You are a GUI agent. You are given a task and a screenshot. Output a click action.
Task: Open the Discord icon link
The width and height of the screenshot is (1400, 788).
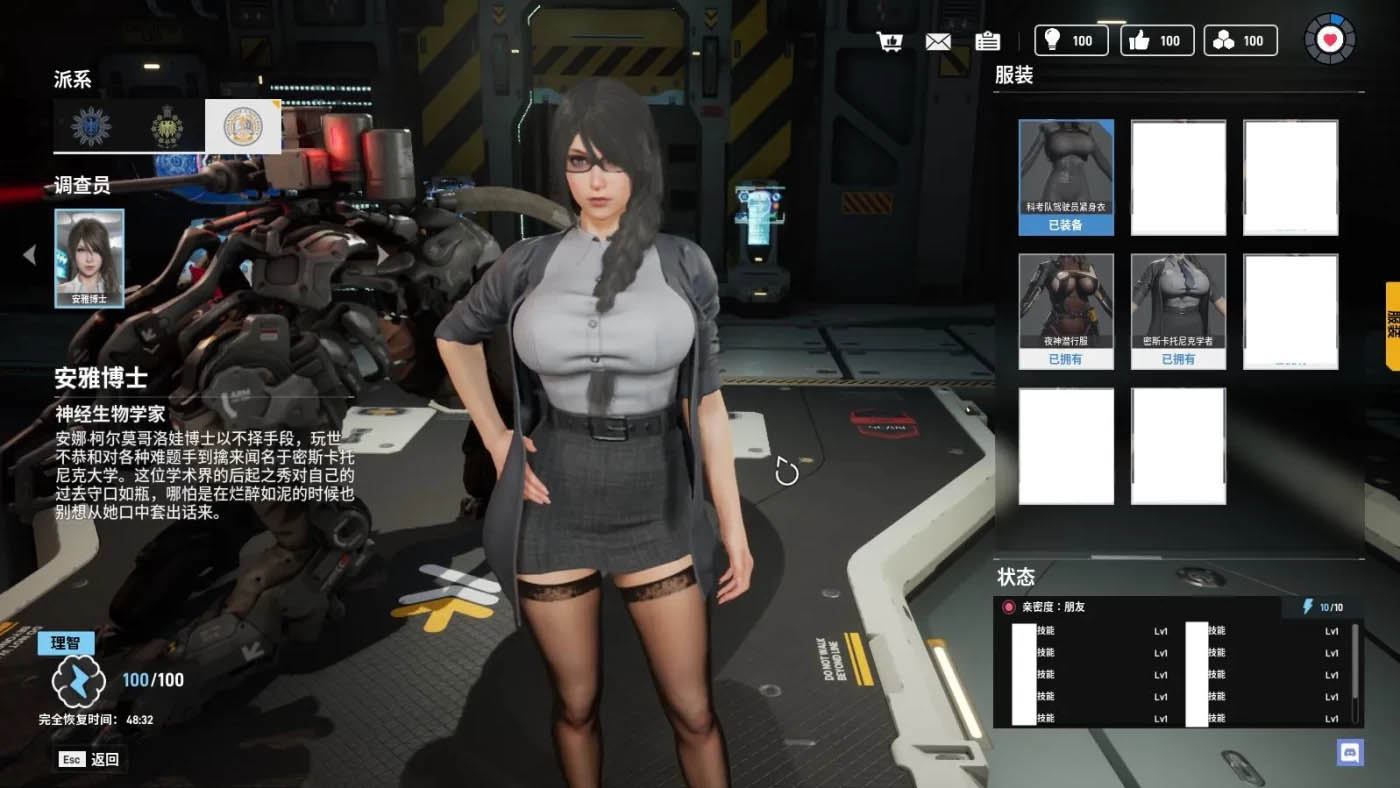pos(1350,752)
